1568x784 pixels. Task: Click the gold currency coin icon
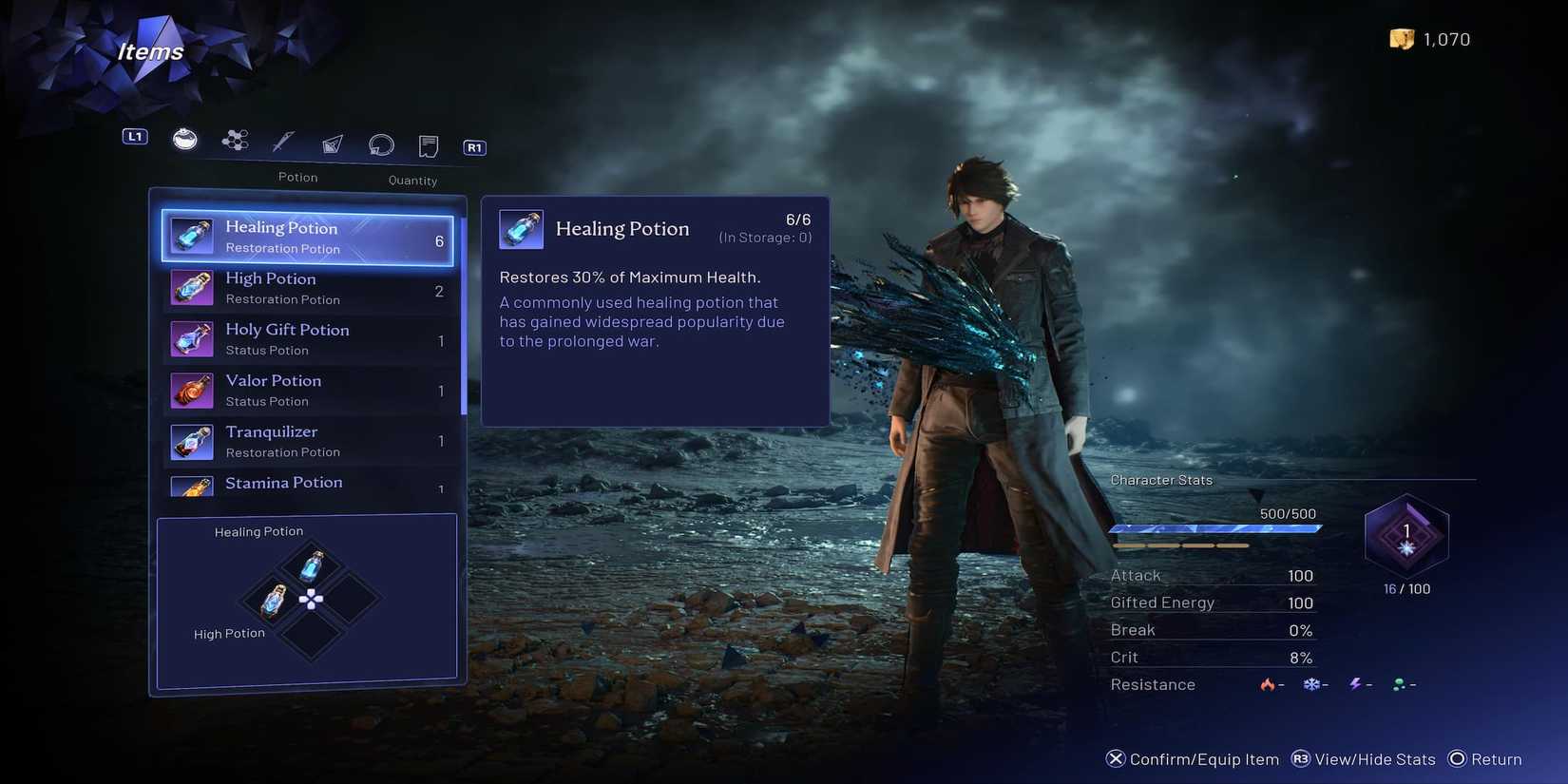[1404, 39]
